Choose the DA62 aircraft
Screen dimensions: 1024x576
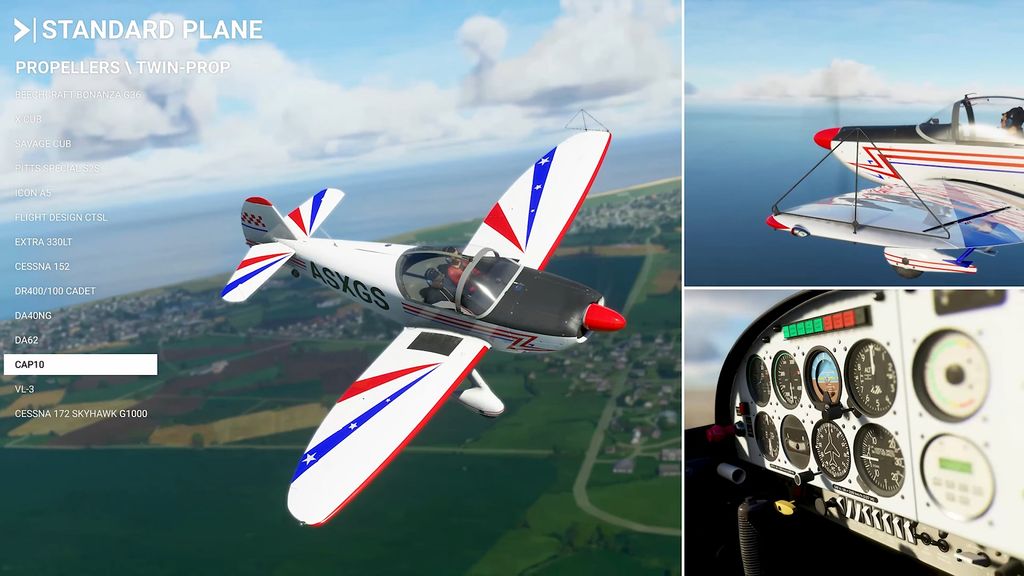pyautogui.click(x=28, y=340)
